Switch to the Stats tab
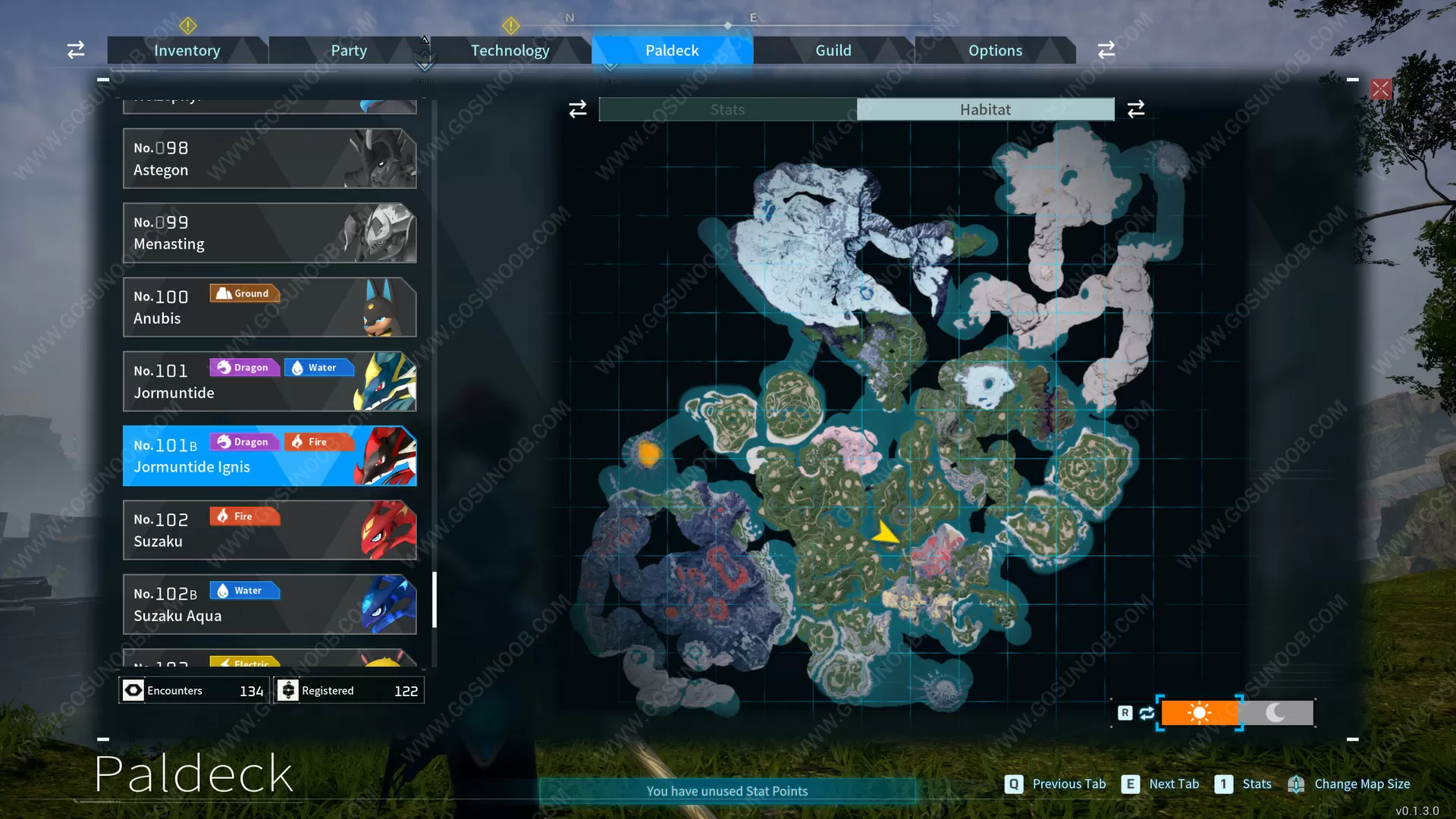Screen dimensions: 1456x819 726,108
